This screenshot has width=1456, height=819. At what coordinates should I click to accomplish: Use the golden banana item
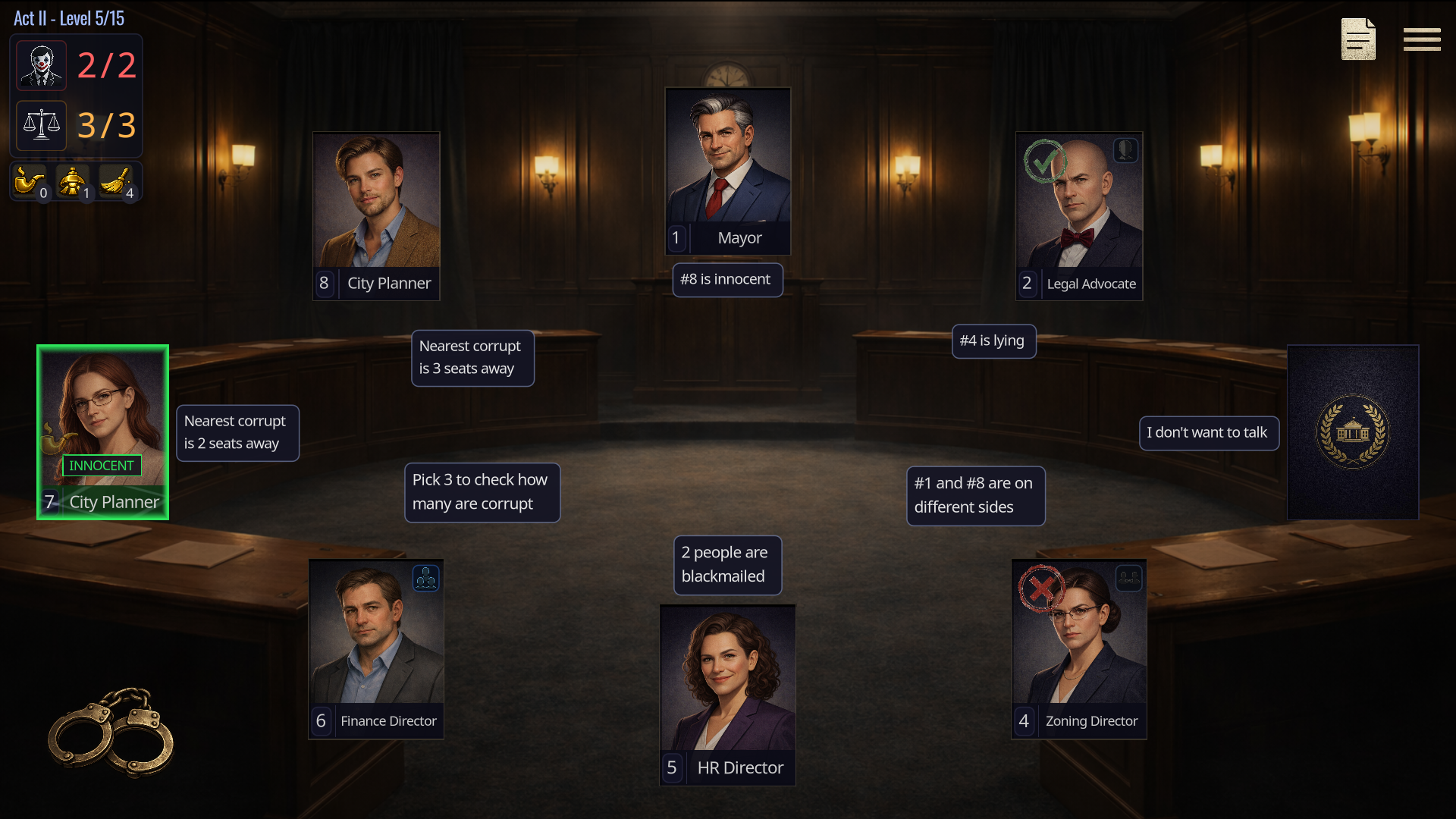(116, 182)
